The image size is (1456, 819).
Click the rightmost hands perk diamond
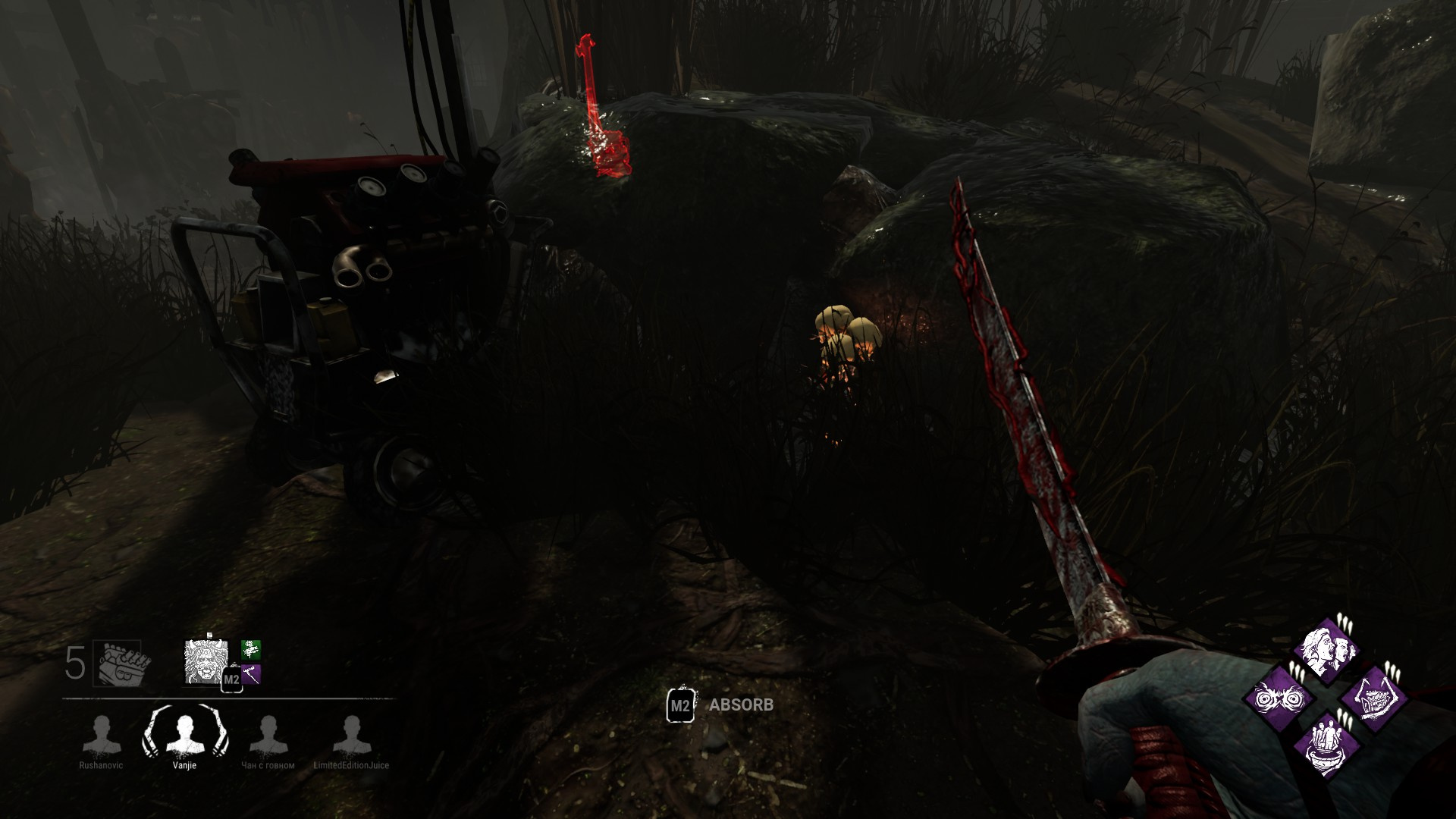(x=1374, y=699)
